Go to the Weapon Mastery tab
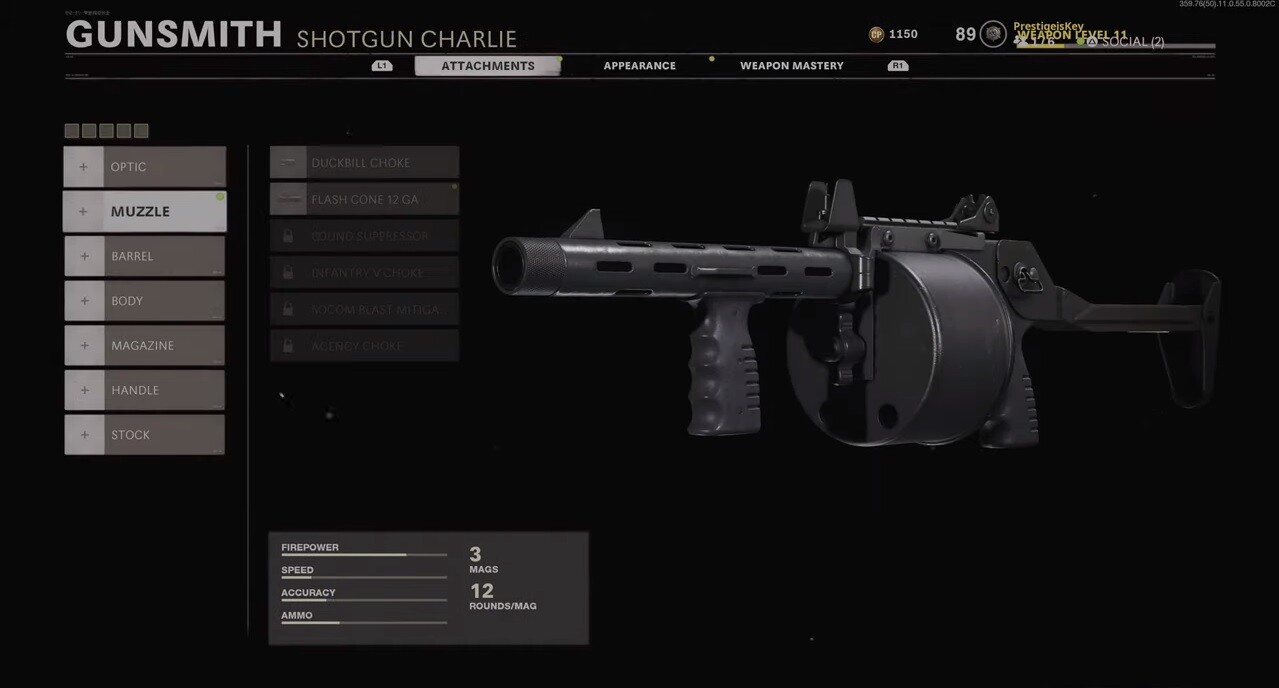The width and height of the screenshot is (1279, 688). 791,66
